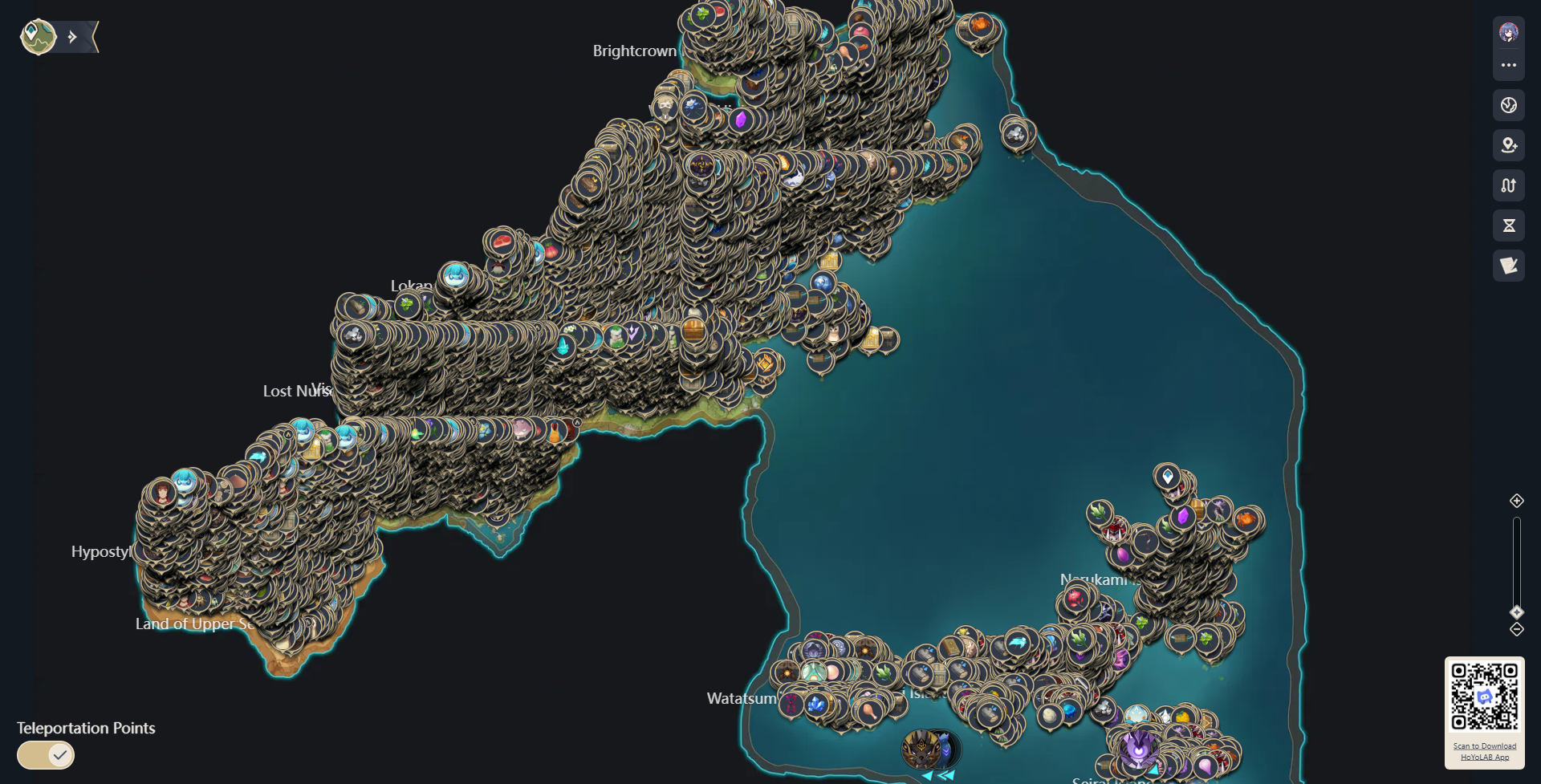Select the route planning tool
This screenshot has height=784, width=1541.
click(1510, 185)
